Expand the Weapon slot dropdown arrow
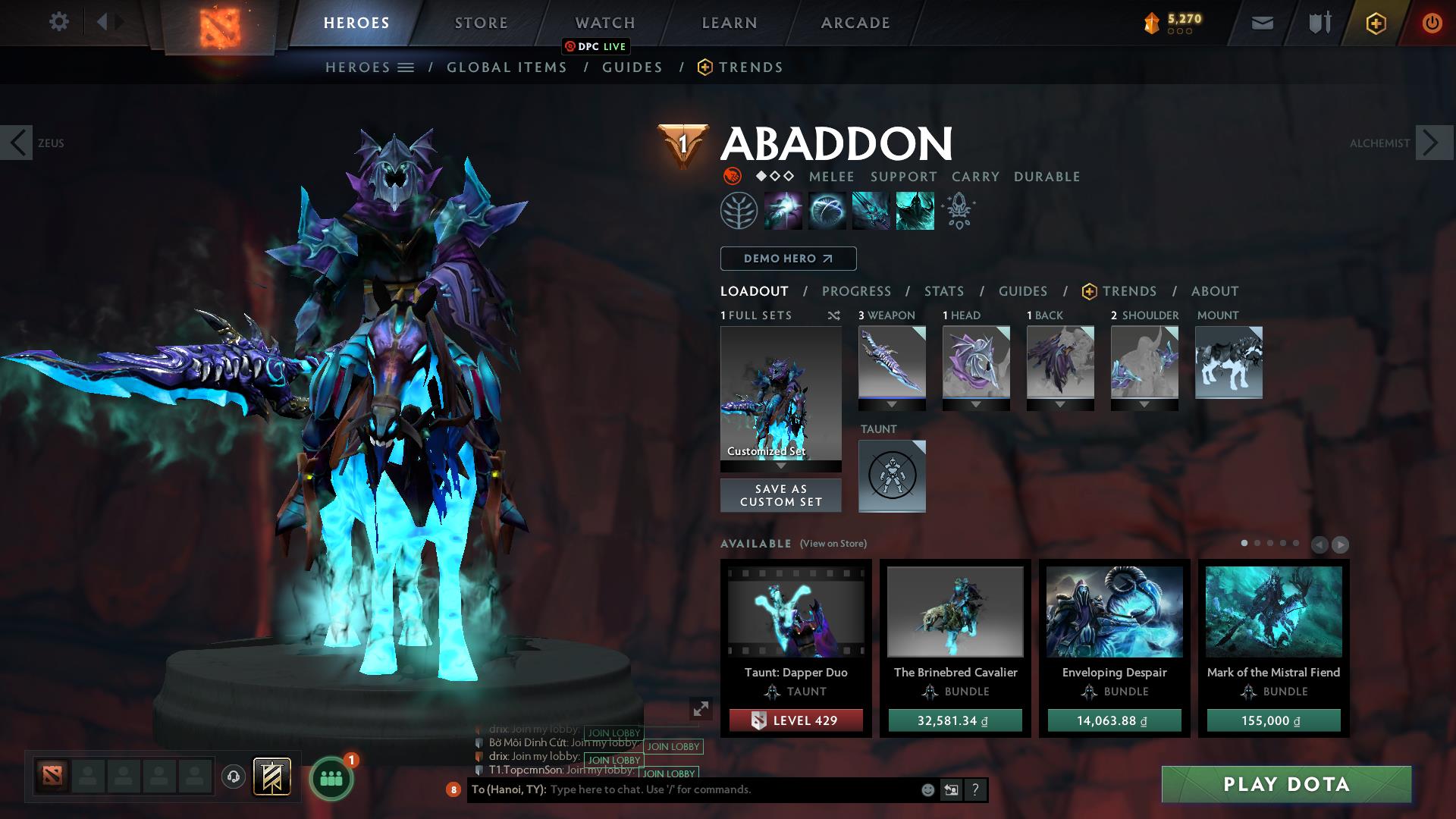The width and height of the screenshot is (1456, 819). pos(891,404)
